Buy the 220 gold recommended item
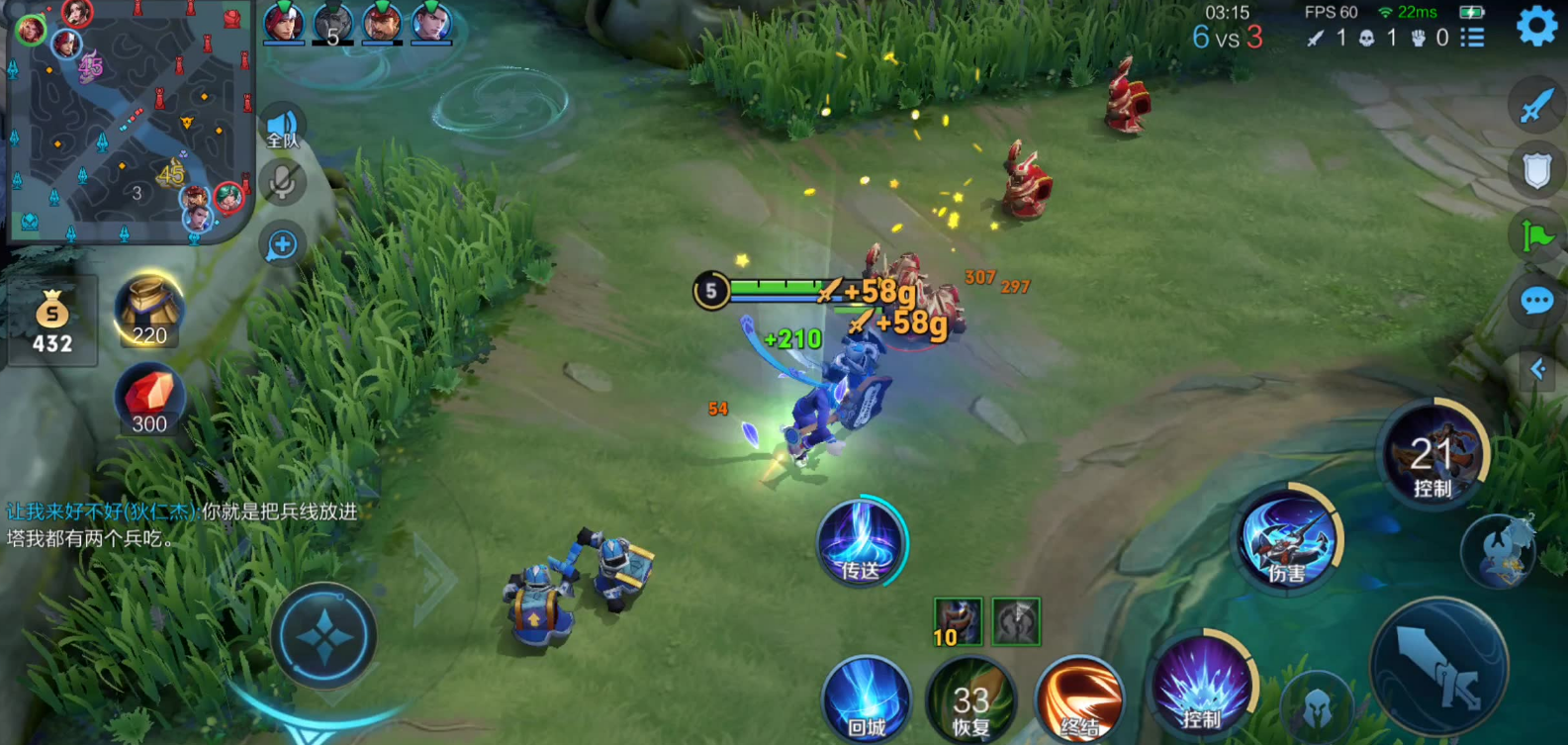This screenshot has height=745, width=1568. click(x=148, y=311)
